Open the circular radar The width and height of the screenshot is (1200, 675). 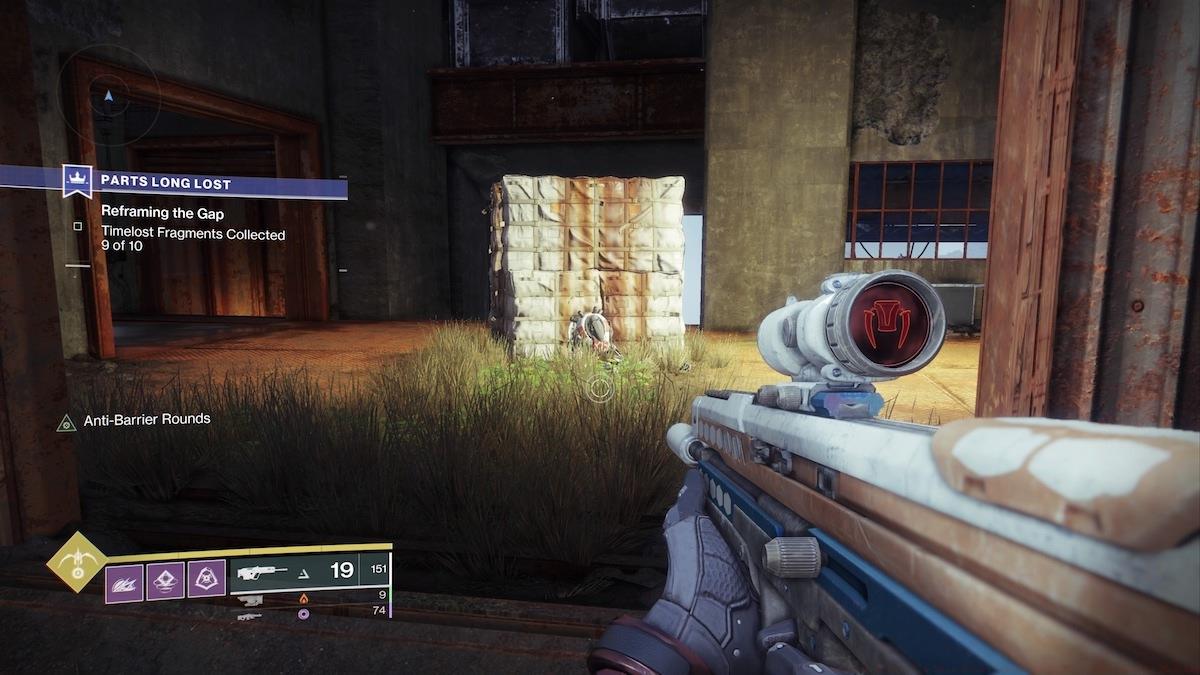109,96
